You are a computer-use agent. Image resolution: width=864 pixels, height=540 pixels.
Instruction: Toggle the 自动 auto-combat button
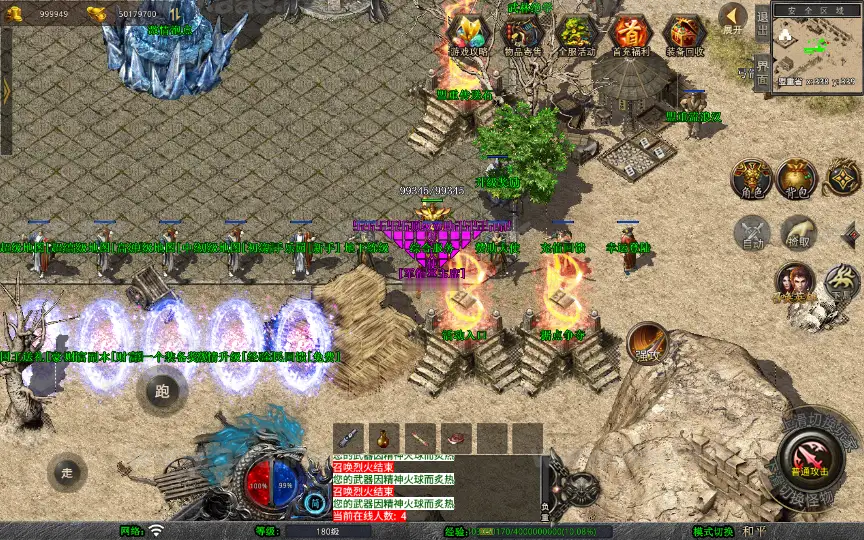pos(751,234)
